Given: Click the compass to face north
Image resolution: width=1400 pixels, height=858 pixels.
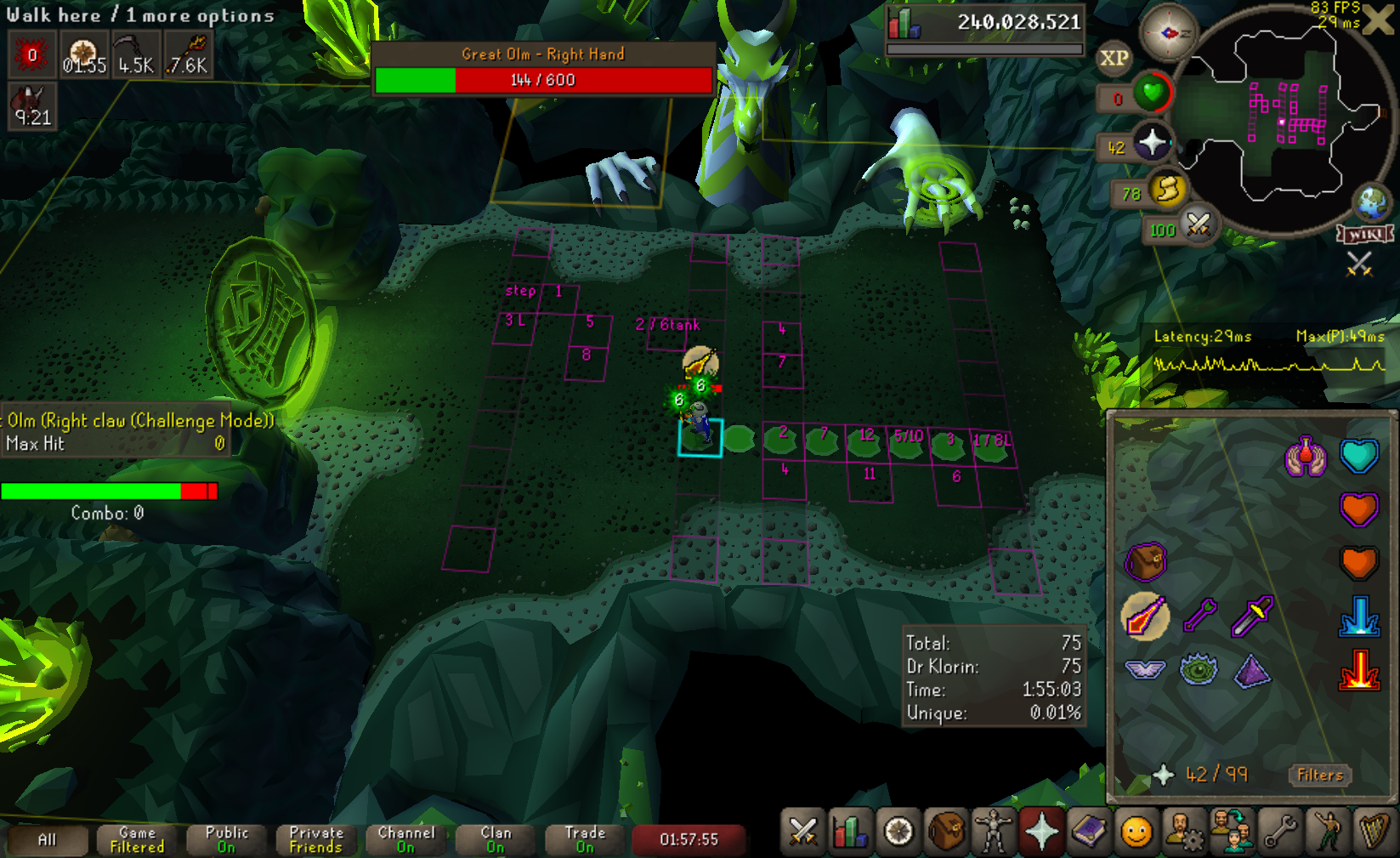Looking at the screenshot, I should click(1168, 33).
